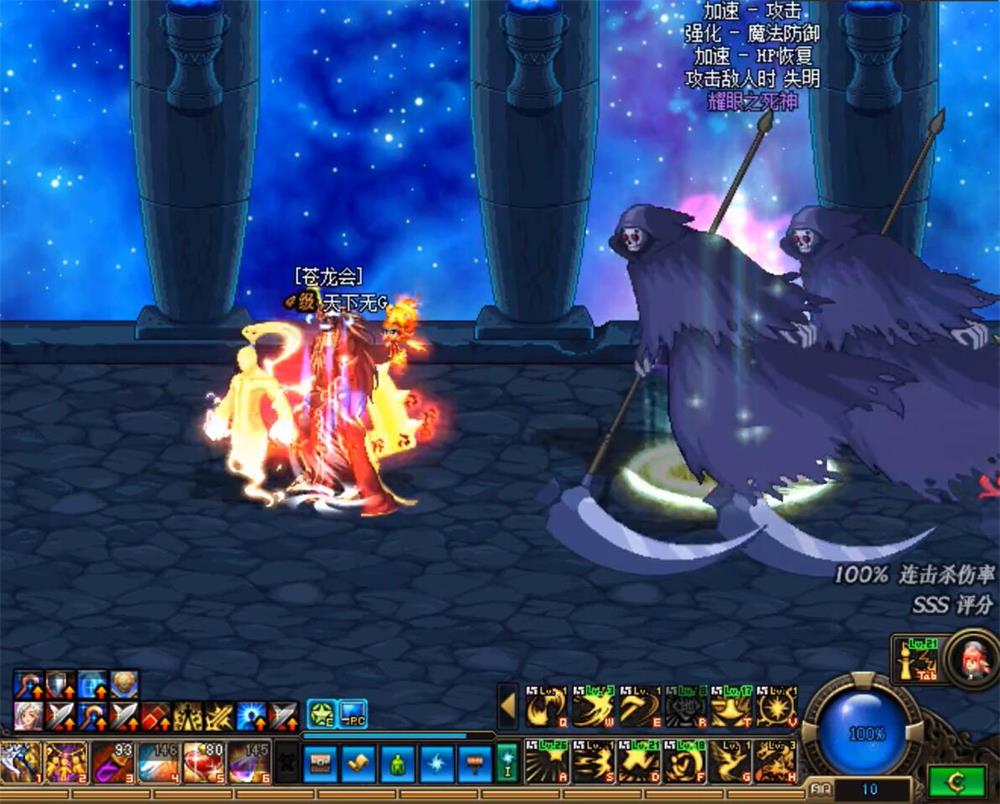
Task: Activate the Lv.17 skill on T
Action: [731, 707]
